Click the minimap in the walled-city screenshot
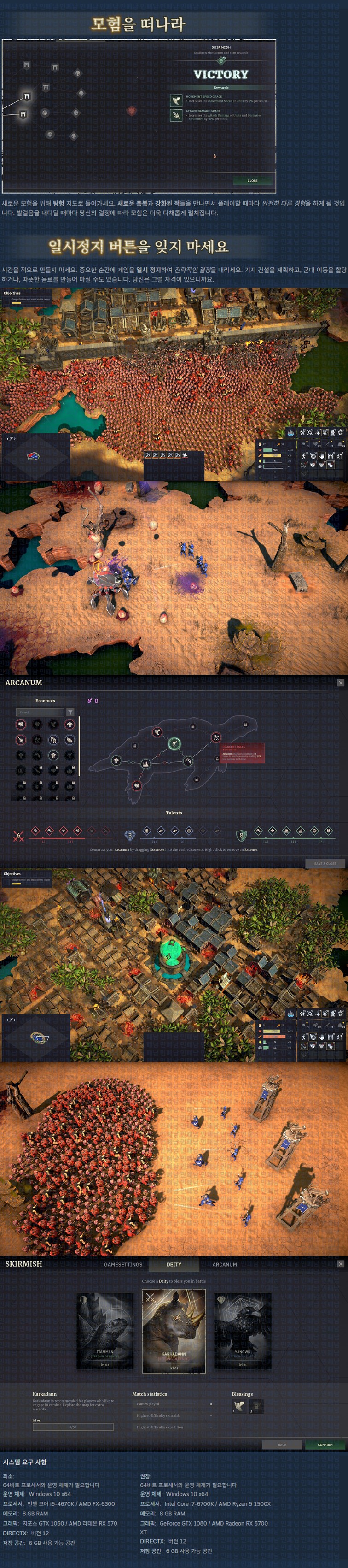 point(35,456)
